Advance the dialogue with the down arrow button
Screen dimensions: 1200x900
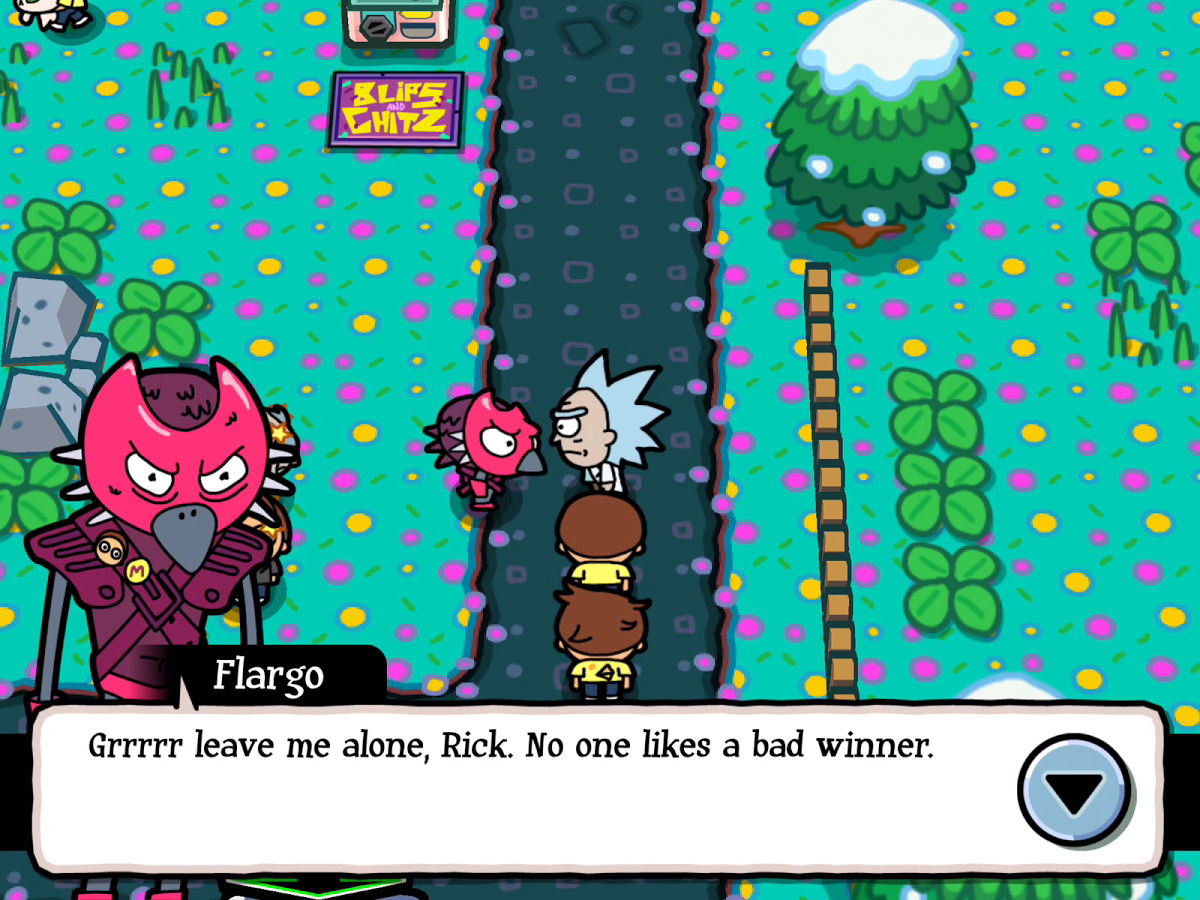(1074, 791)
